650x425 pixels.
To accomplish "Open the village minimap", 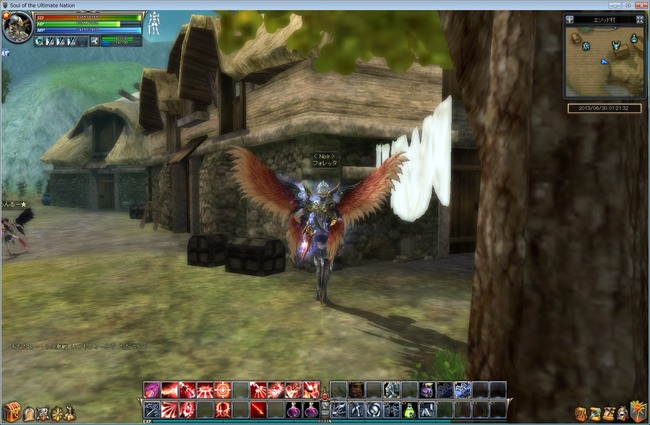I will pos(603,59).
